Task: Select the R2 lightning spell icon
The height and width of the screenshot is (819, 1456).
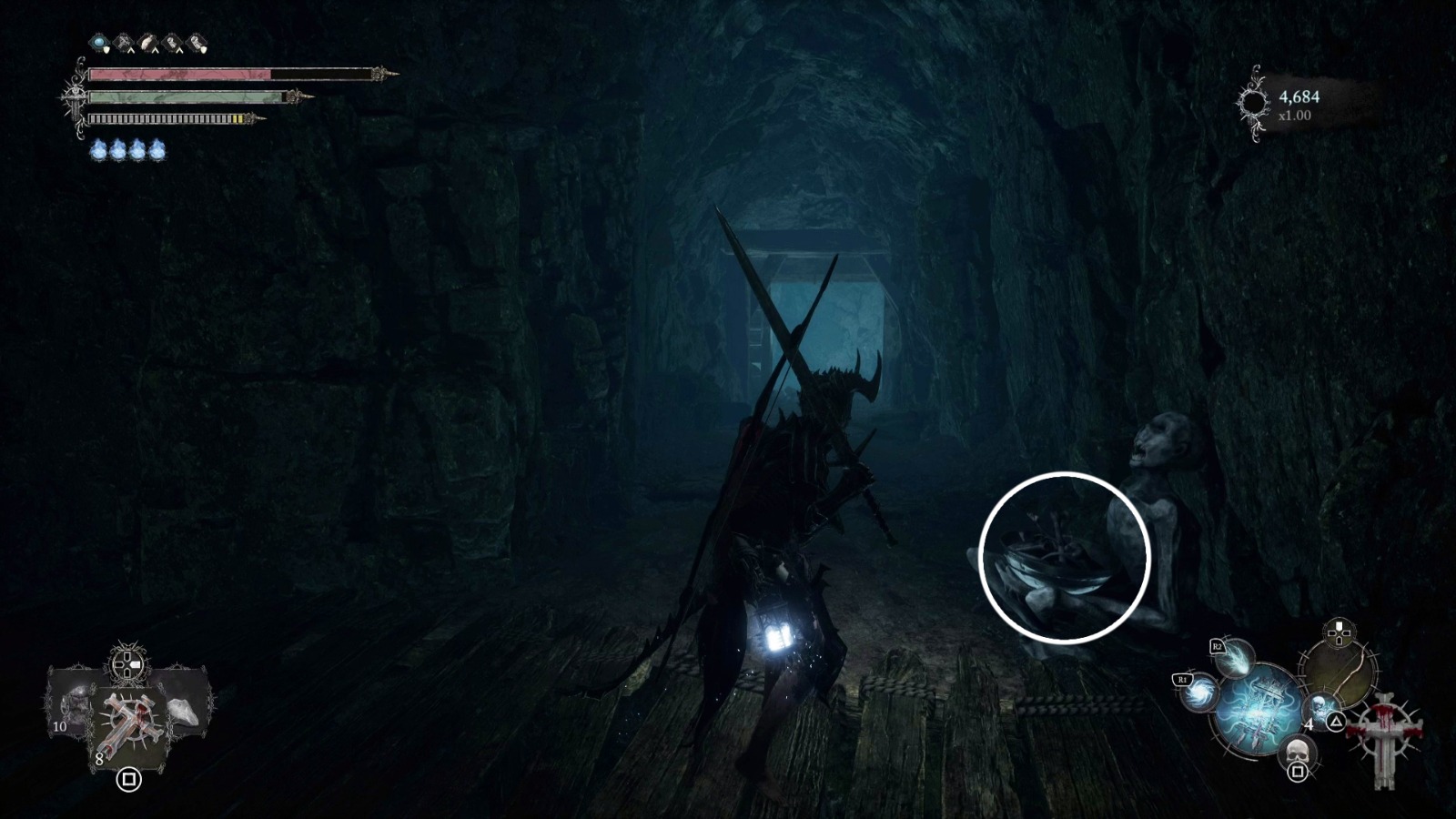Action: pos(1235,660)
